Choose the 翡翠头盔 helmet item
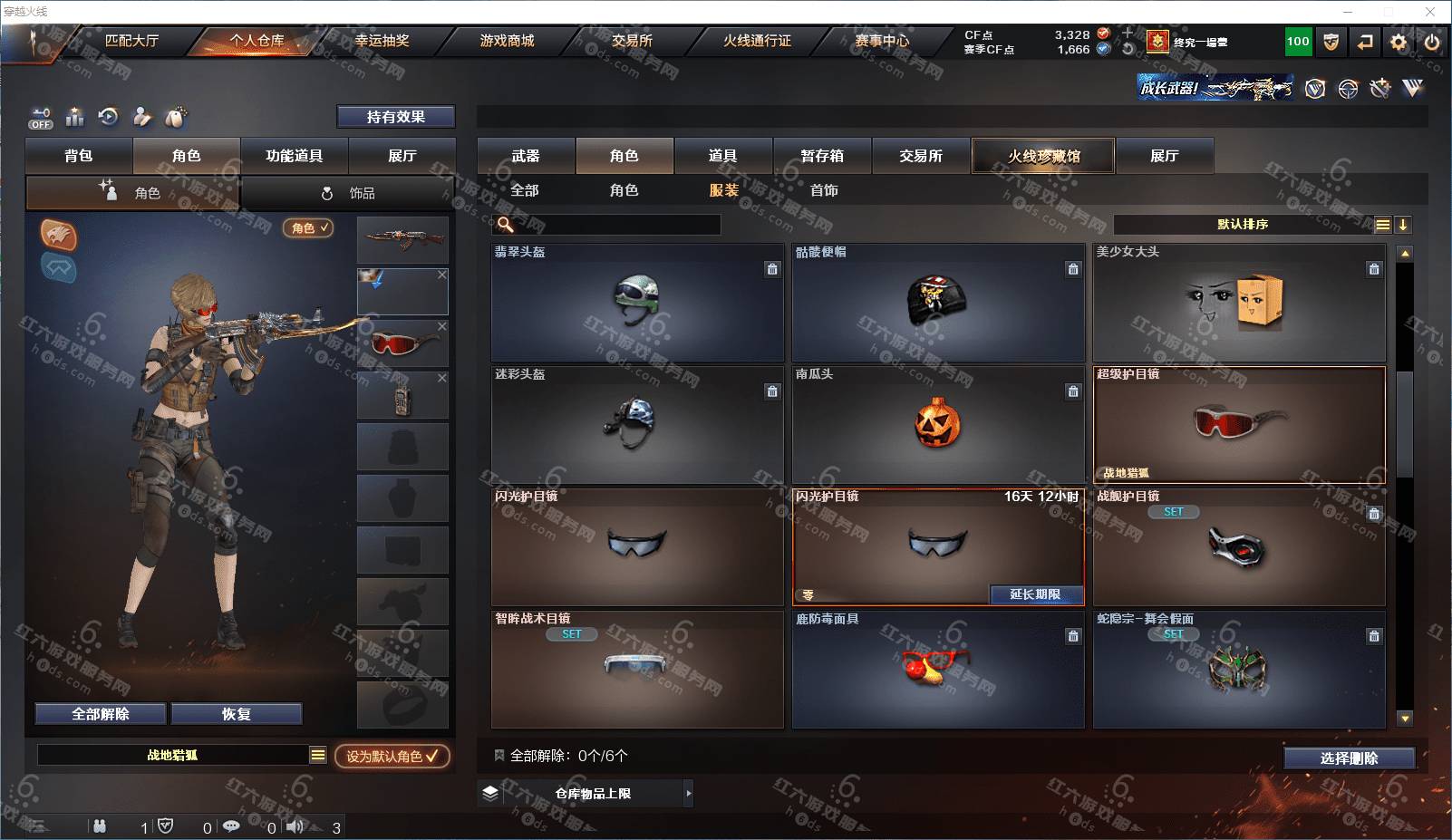Viewport: 1452px width, 840px height. tap(637, 303)
